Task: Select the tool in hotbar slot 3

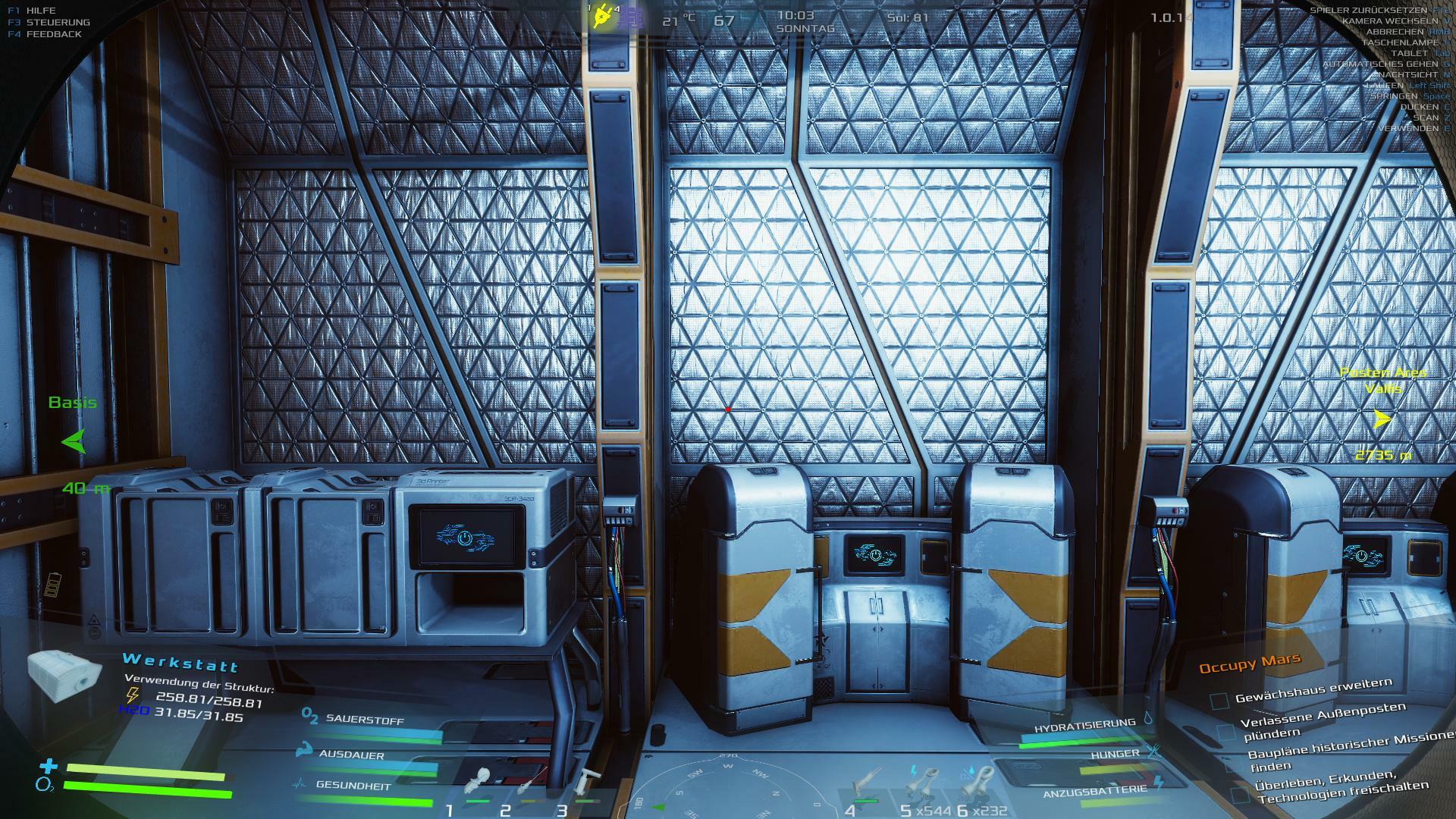Action: click(587, 781)
